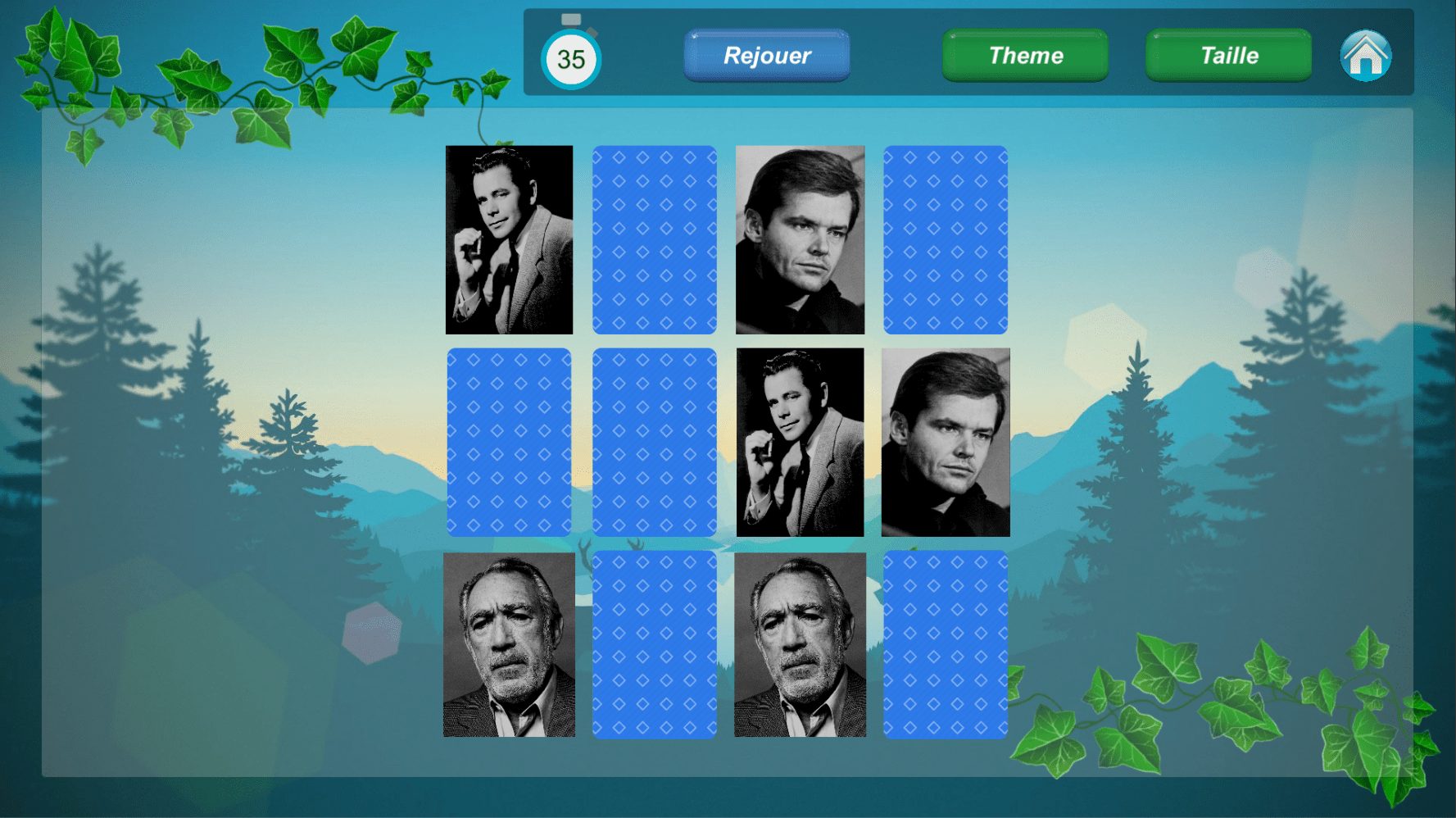
Task: Click the number 35 inside the stopwatch
Action: pos(571,59)
